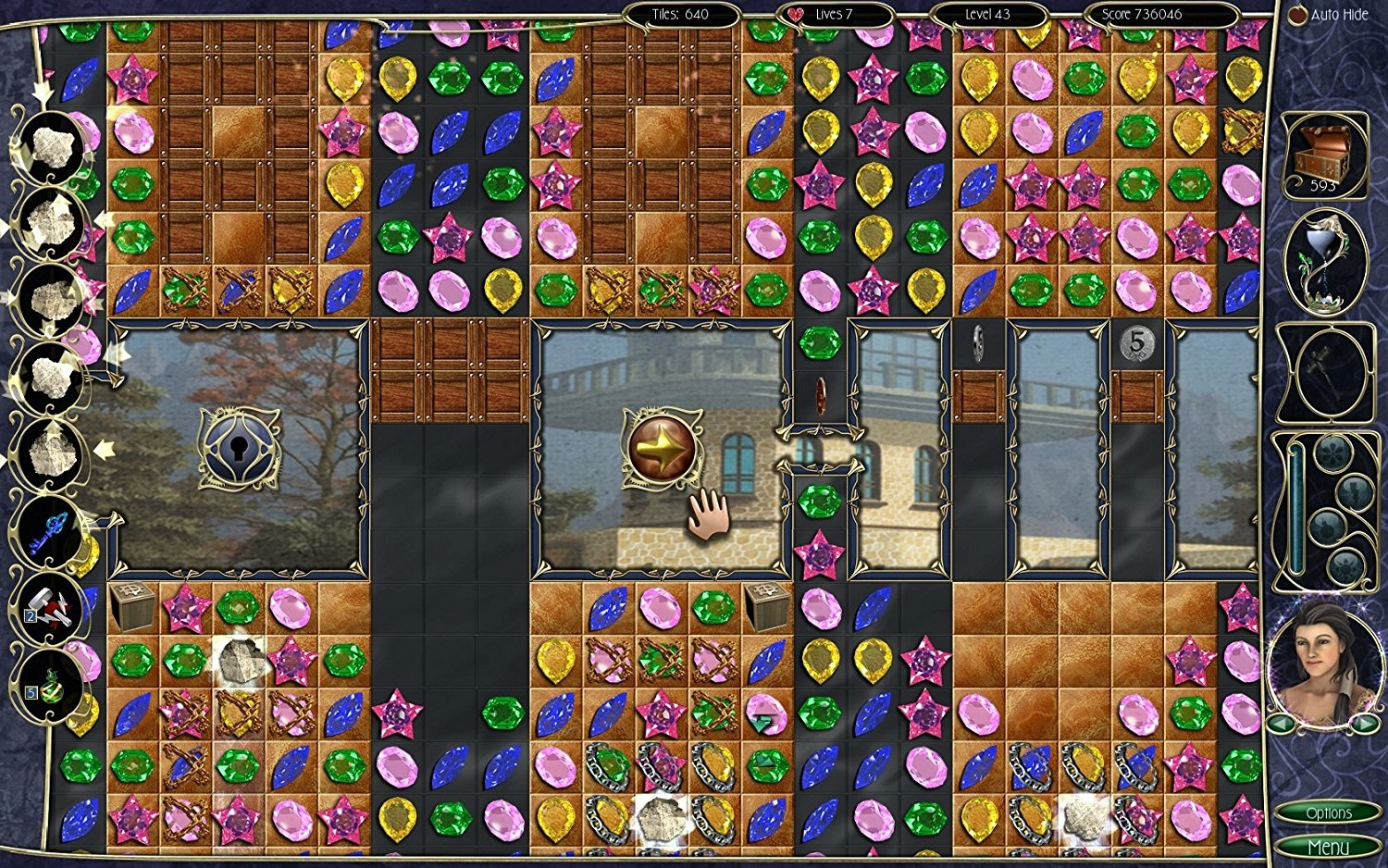Open the game Menu
Screen dimensions: 1388x868
(x=1329, y=847)
